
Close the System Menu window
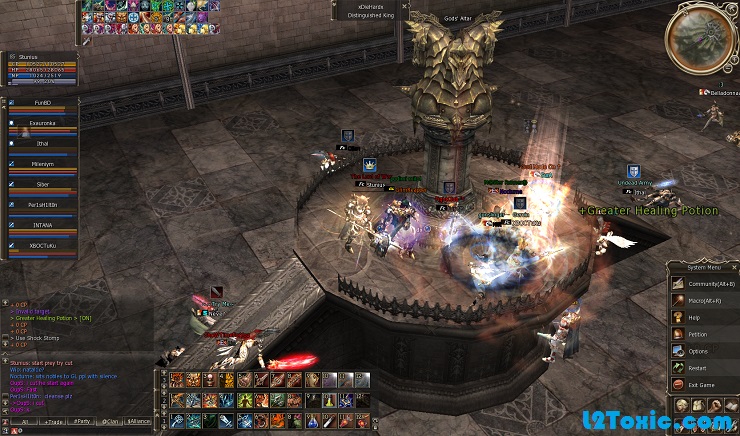[x=734, y=267]
